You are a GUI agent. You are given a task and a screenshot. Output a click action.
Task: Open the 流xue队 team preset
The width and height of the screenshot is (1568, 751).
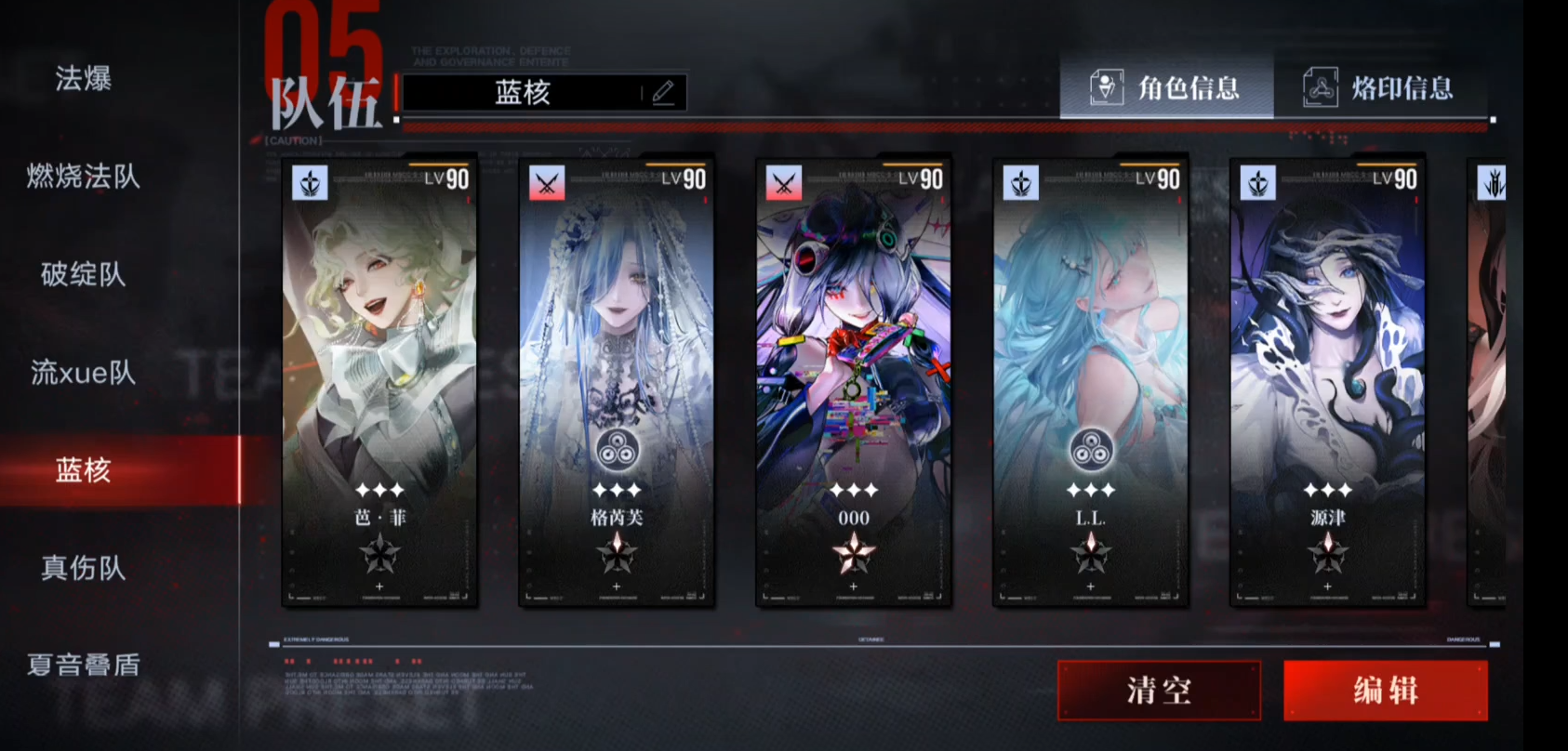point(84,373)
